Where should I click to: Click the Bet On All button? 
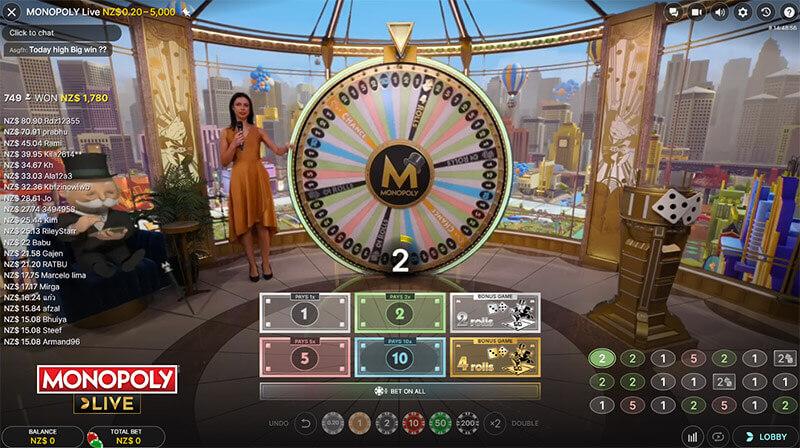(x=400, y=391)
